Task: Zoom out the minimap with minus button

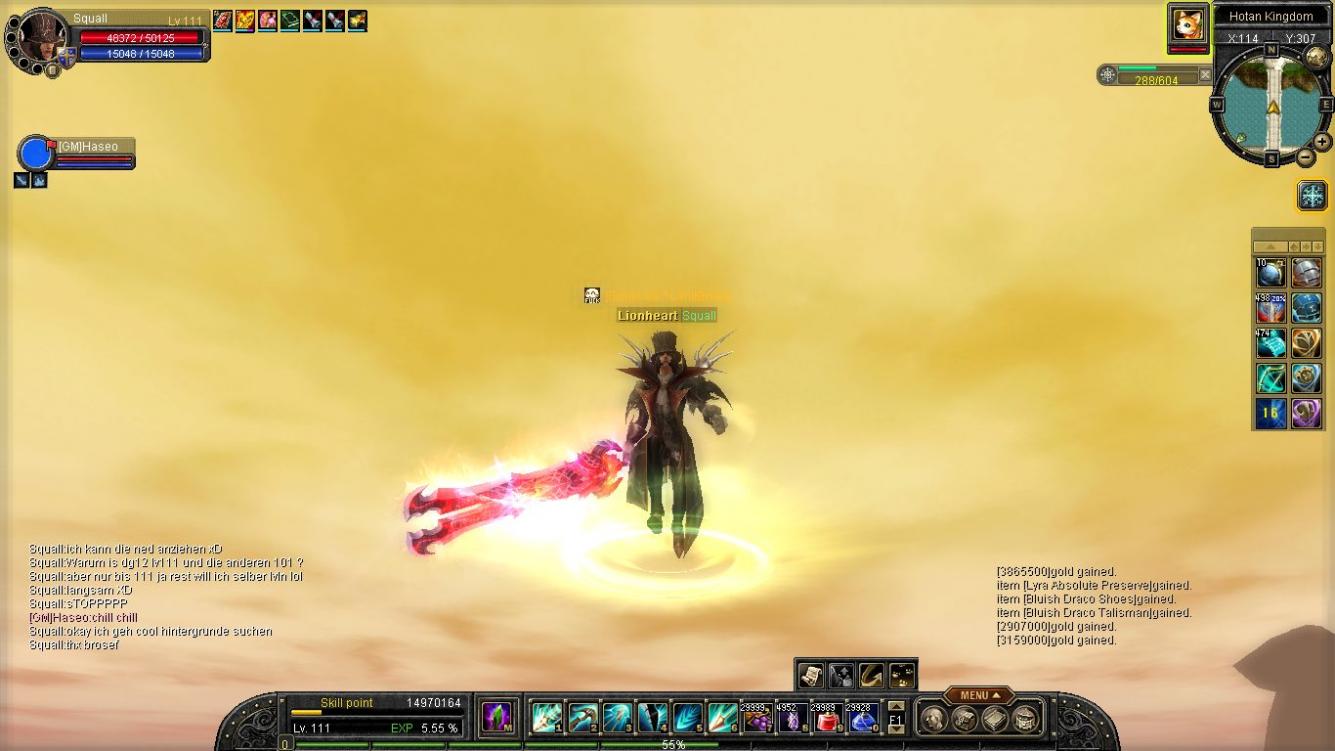Action: click(1306, 157)
